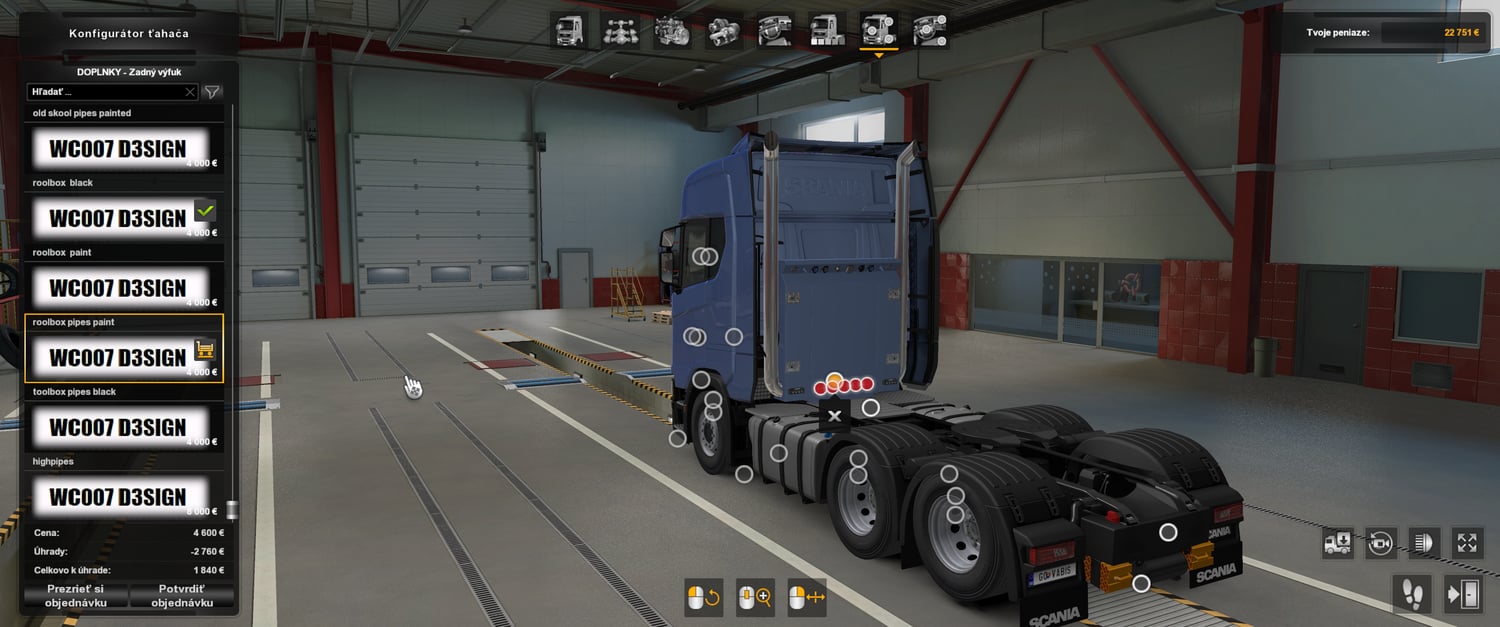Toggle the truck headlights icon

[x=1423, y=542]
